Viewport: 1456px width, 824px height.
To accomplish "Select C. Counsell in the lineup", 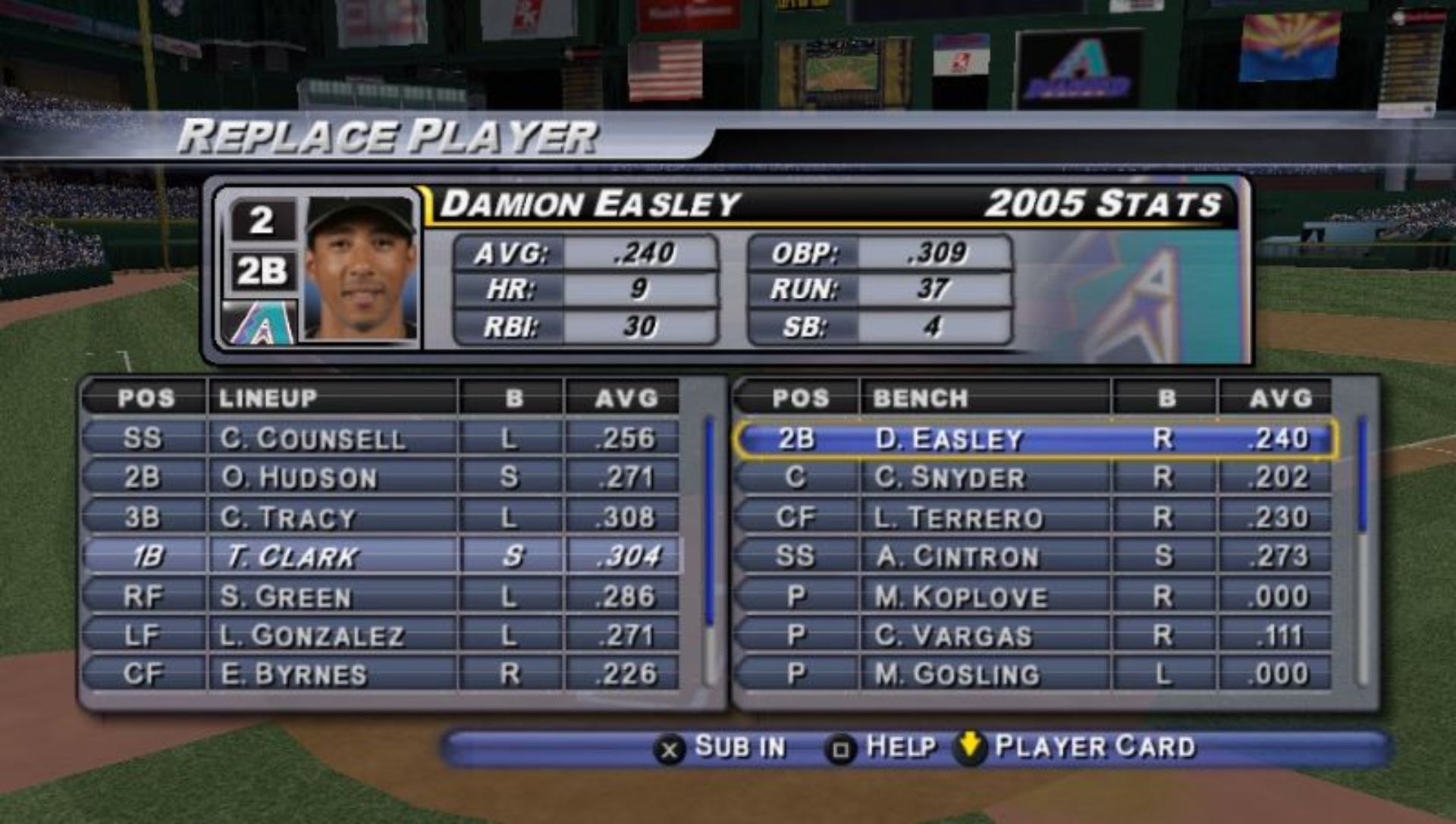I will pos(312,438).
